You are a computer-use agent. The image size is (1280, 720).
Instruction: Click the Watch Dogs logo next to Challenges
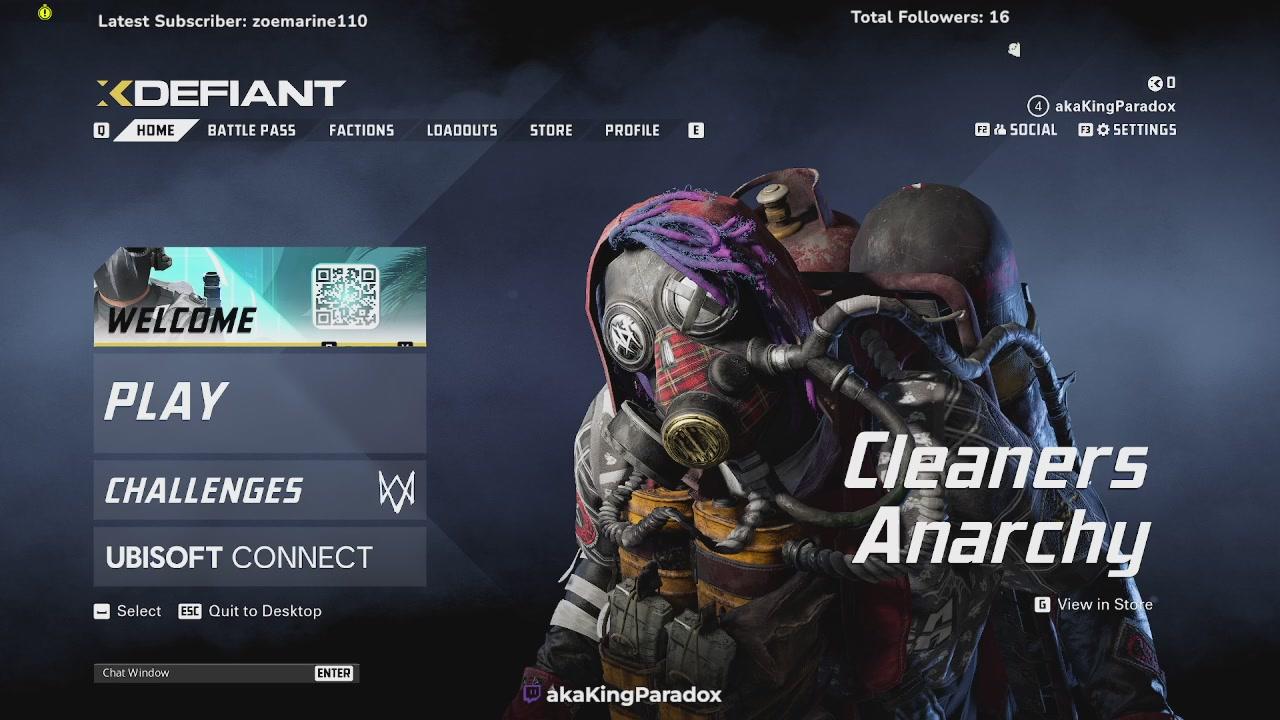(x=395, y=490)
